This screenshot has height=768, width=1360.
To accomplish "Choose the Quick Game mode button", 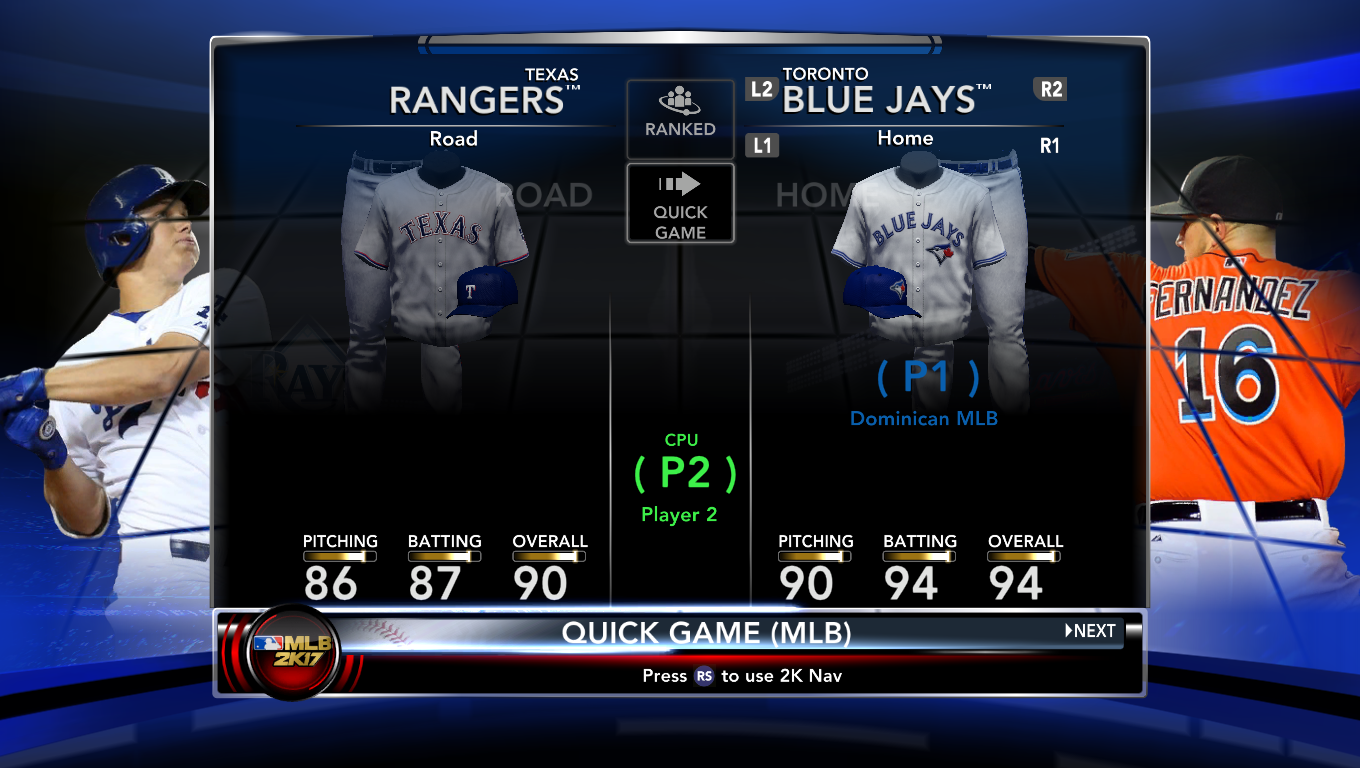I will (x=680, y=204).
